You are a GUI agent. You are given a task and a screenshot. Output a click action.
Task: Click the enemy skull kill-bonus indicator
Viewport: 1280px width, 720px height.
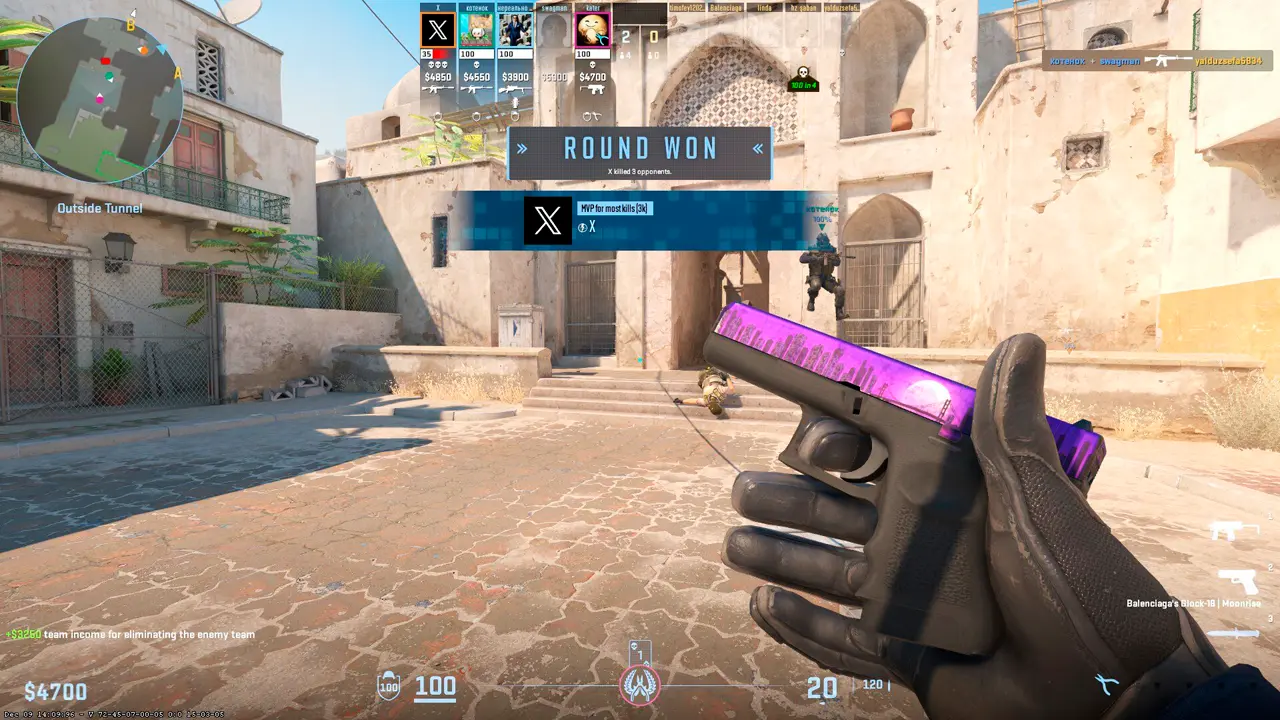pos(801,77)
